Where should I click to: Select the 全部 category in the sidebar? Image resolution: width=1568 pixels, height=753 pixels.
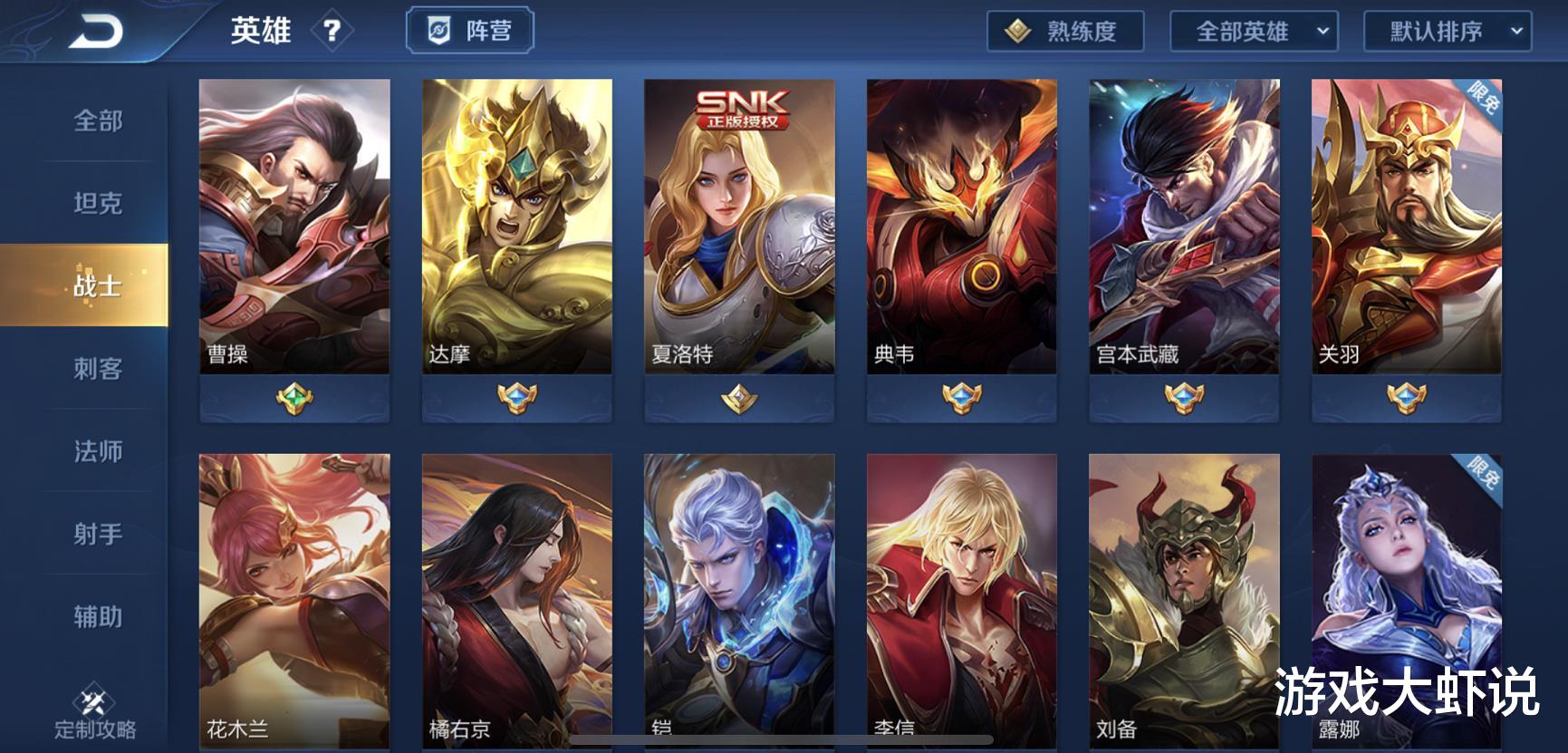click(x=97, y=121)
